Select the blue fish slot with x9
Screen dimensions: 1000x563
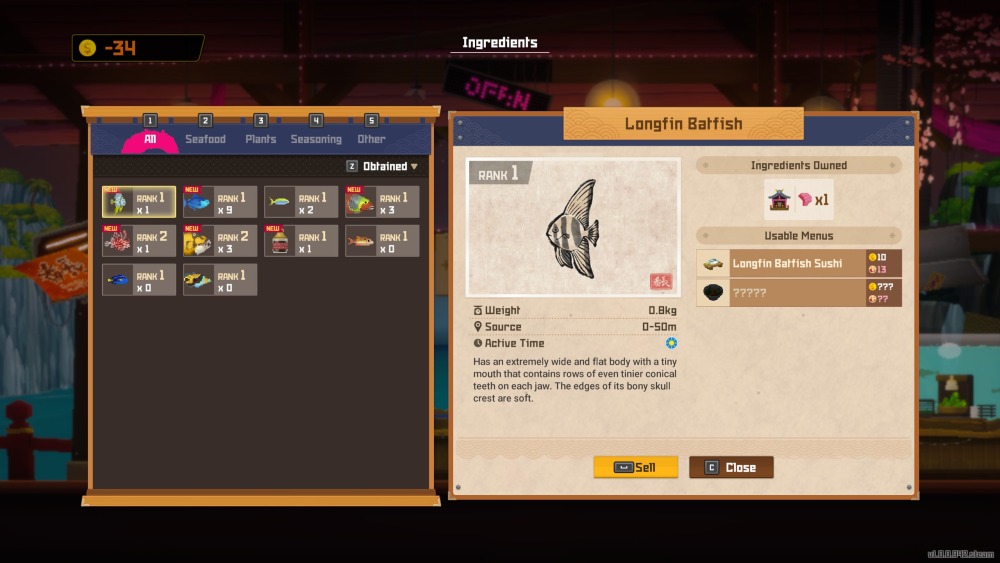219,202
